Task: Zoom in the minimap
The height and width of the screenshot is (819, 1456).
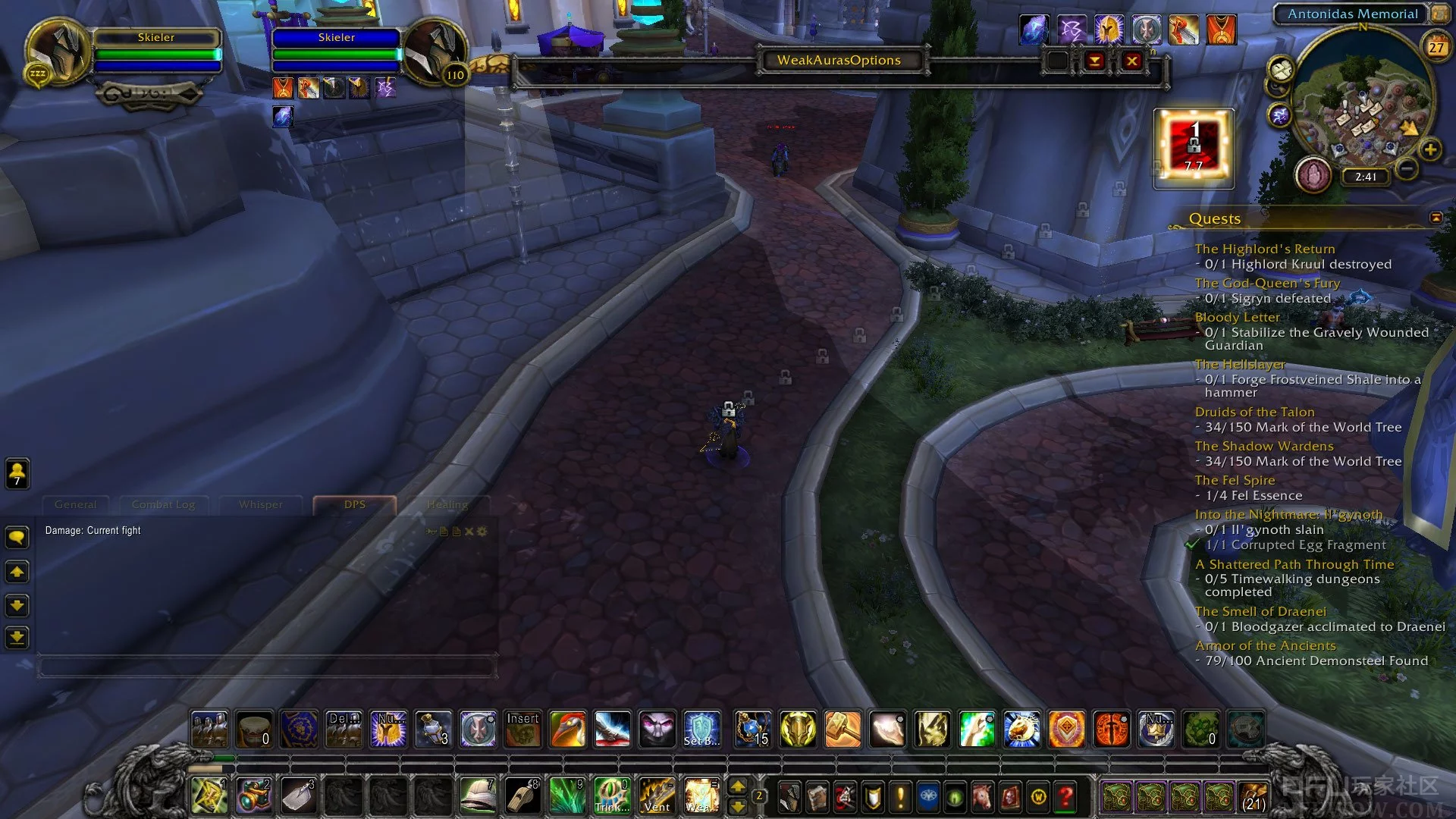Action: tap(1430, 149)
